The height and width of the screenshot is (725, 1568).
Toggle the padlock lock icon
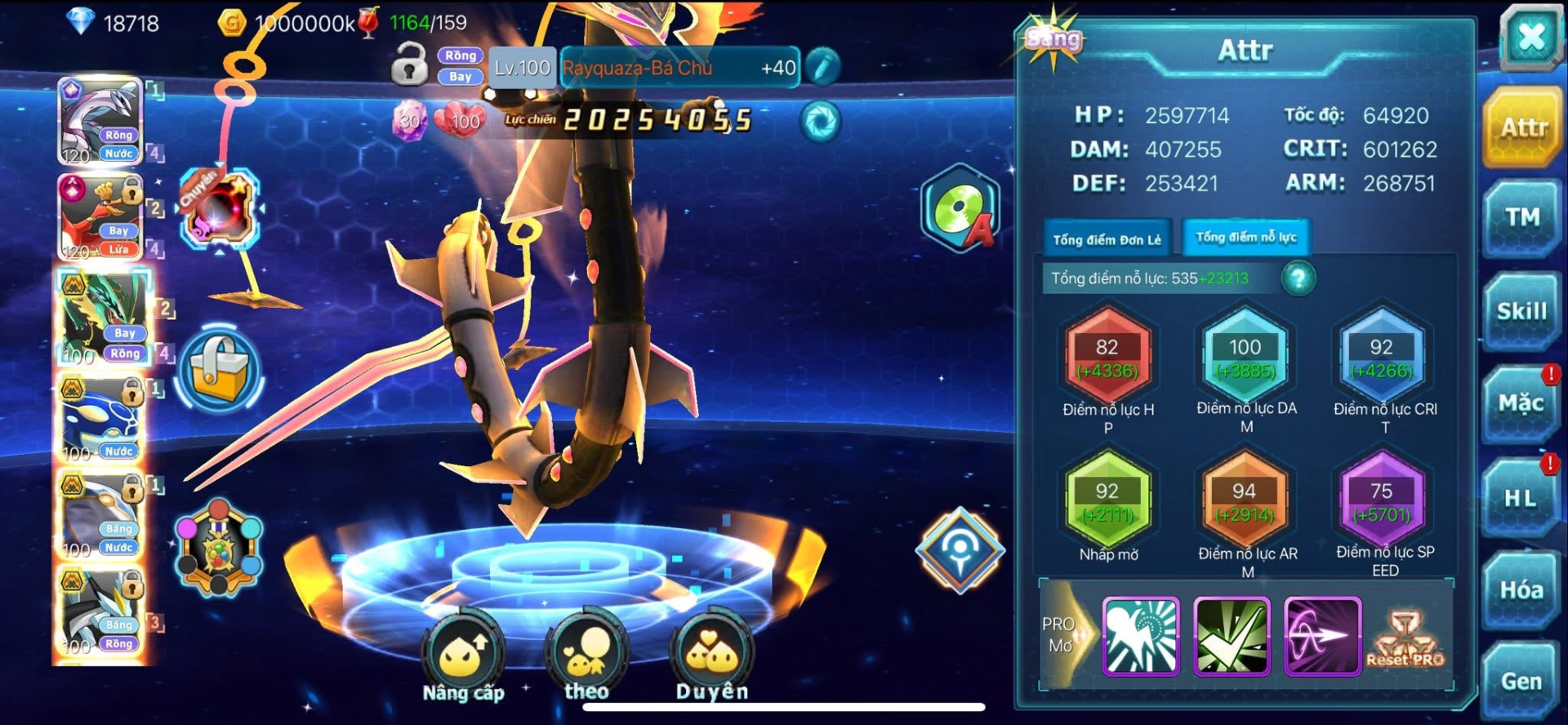pyautogui.click(x=409, y=64)
